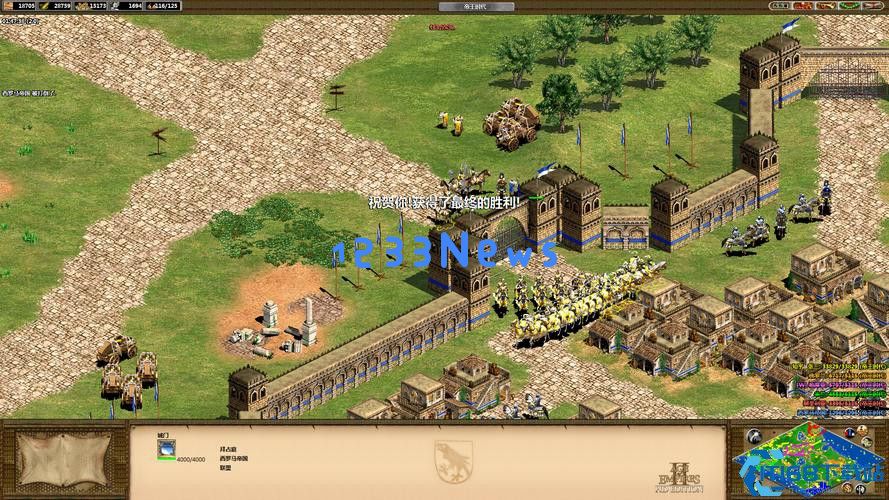889x500 pixels.
Task: Select the gate portrait icon in info panel
Action: [x=166, y=450]
